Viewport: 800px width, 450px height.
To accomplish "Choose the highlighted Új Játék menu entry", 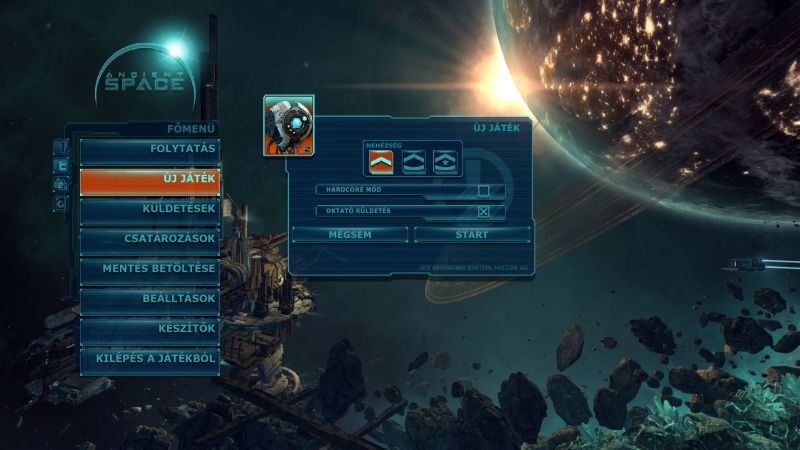I will [150, 180].
